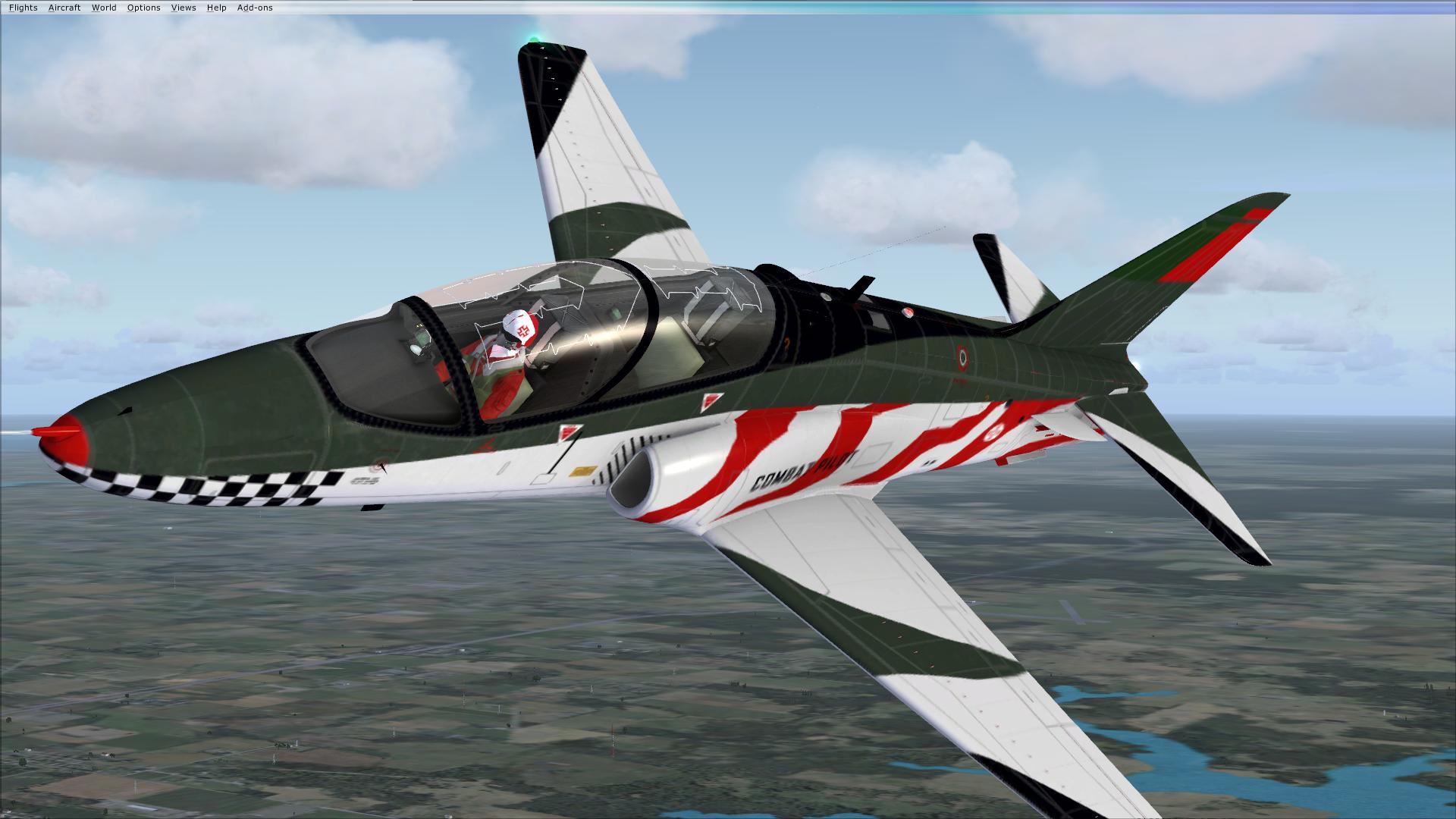
Task: Open the Aircraft menu
Action: (64, 8)
